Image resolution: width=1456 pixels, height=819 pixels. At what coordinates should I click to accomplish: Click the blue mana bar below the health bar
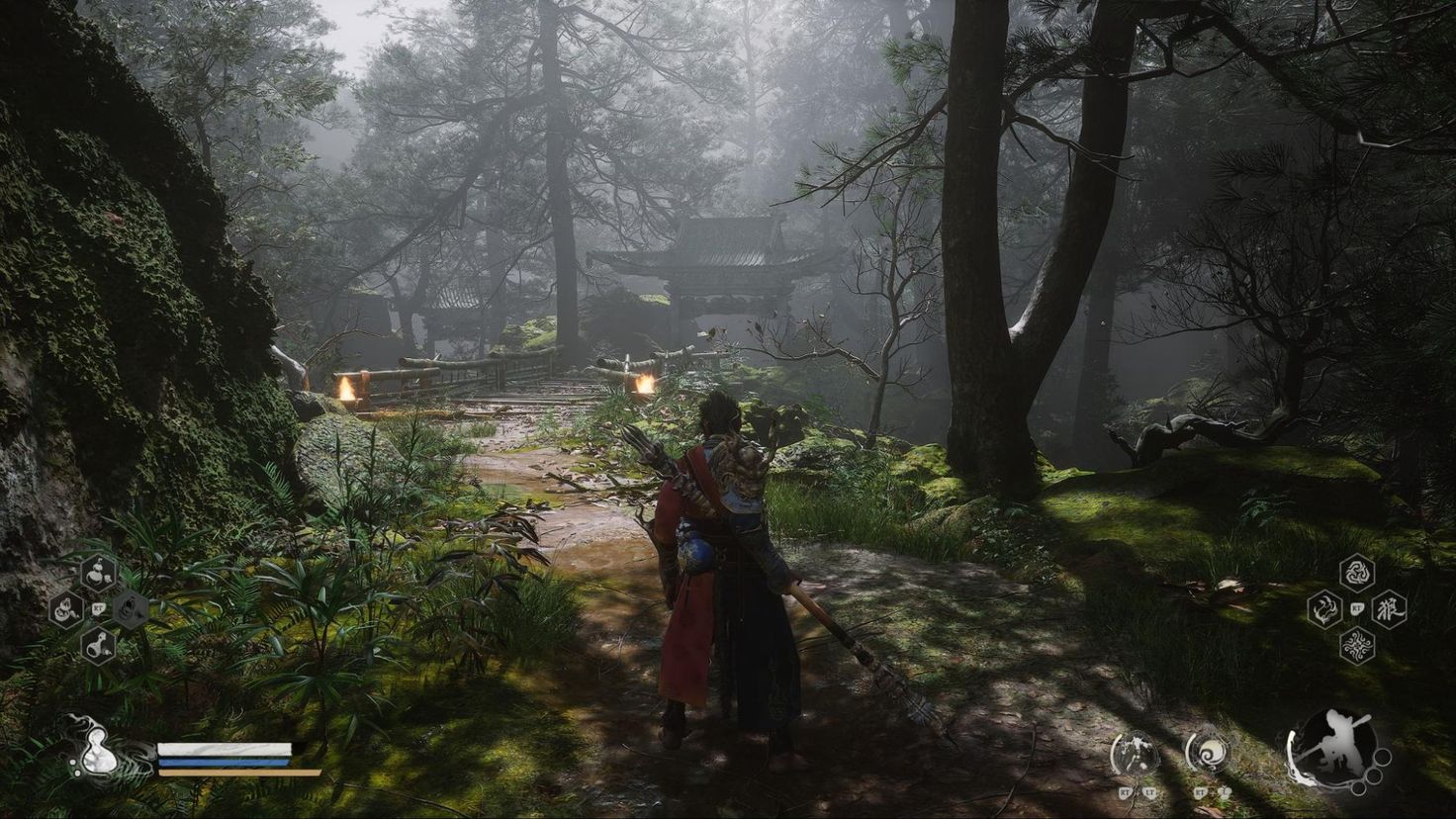223,762
